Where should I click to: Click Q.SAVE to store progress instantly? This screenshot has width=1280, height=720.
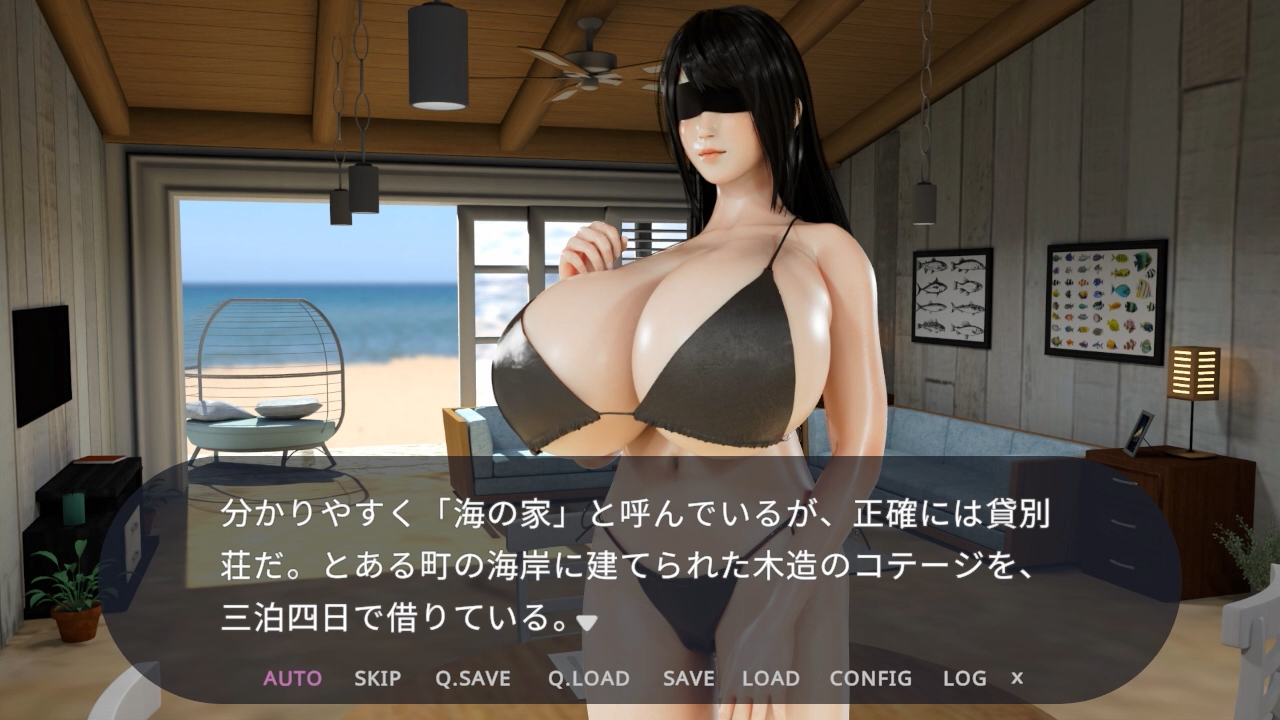click(473, 678)
